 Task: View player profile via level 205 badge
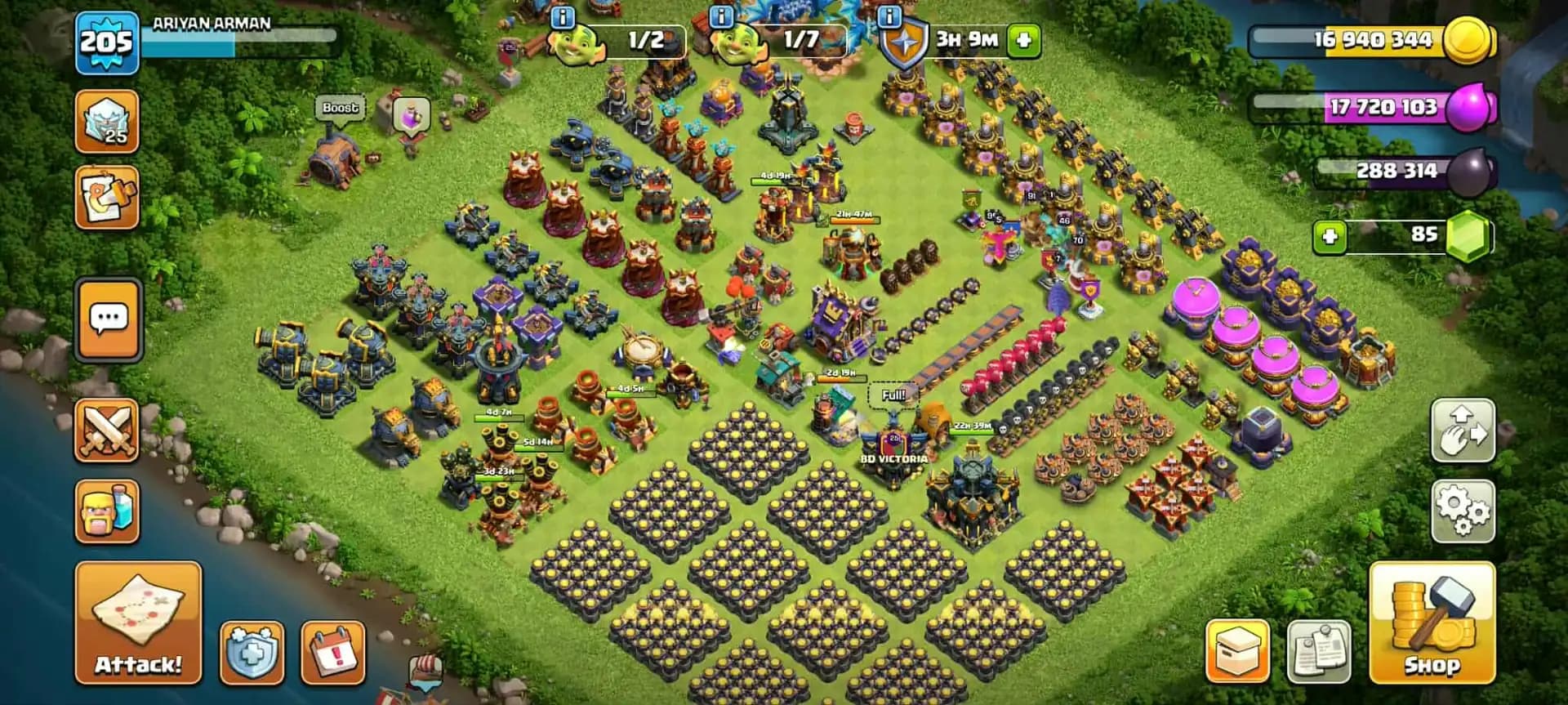coord(105,37)
